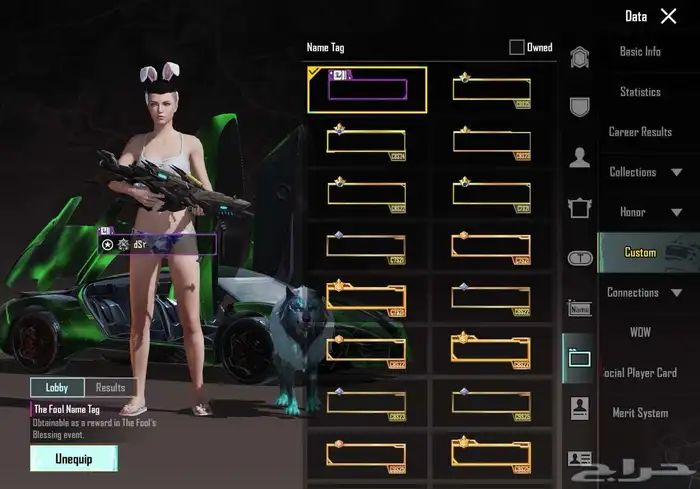Switch to the Lobby preview tab

click(57, 387)
